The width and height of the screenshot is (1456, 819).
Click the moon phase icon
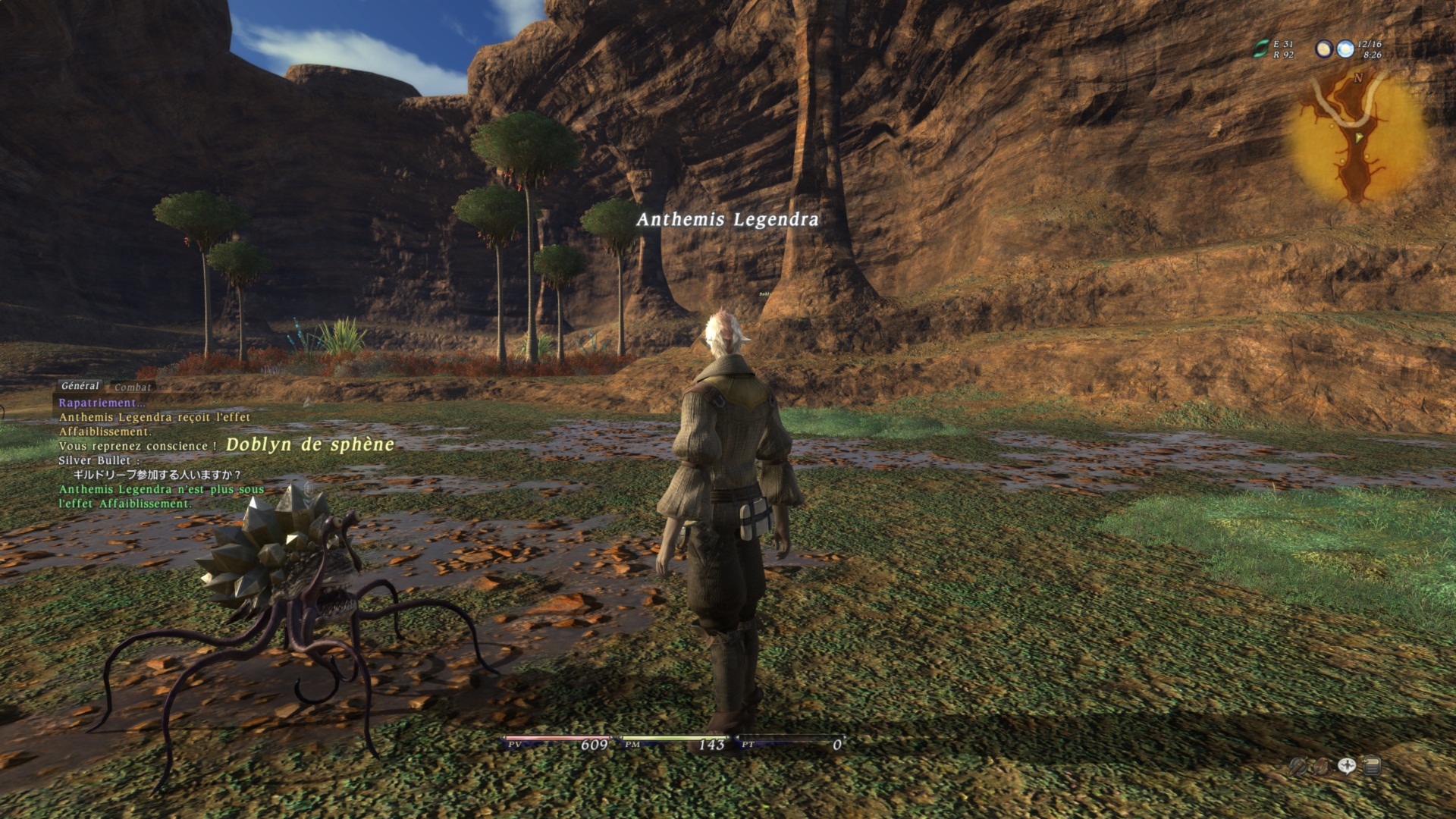[x=1324, y=49]
